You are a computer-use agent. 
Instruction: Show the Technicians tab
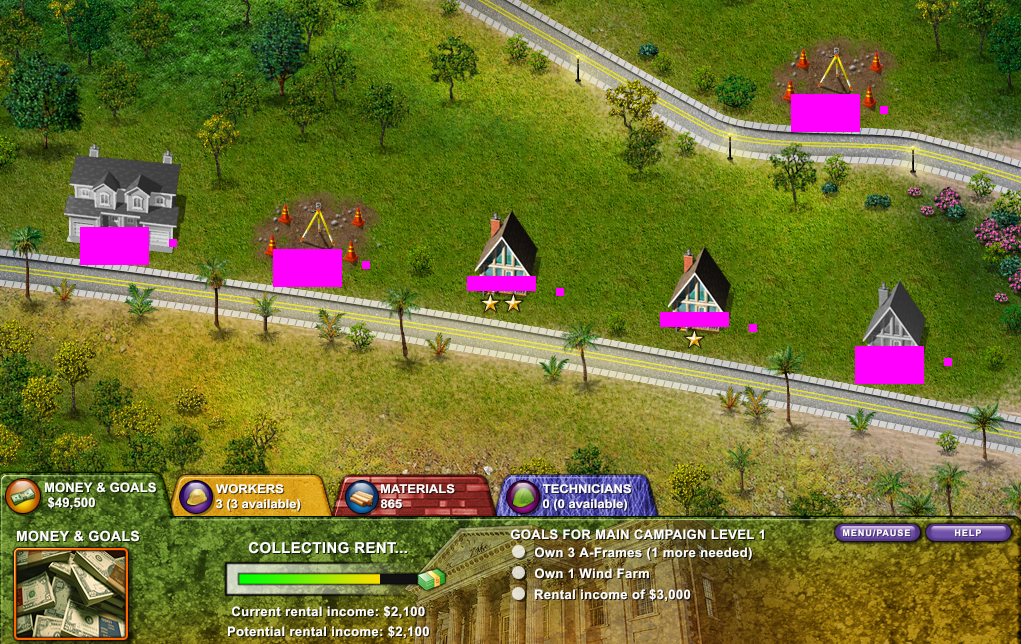pos(578,496)
